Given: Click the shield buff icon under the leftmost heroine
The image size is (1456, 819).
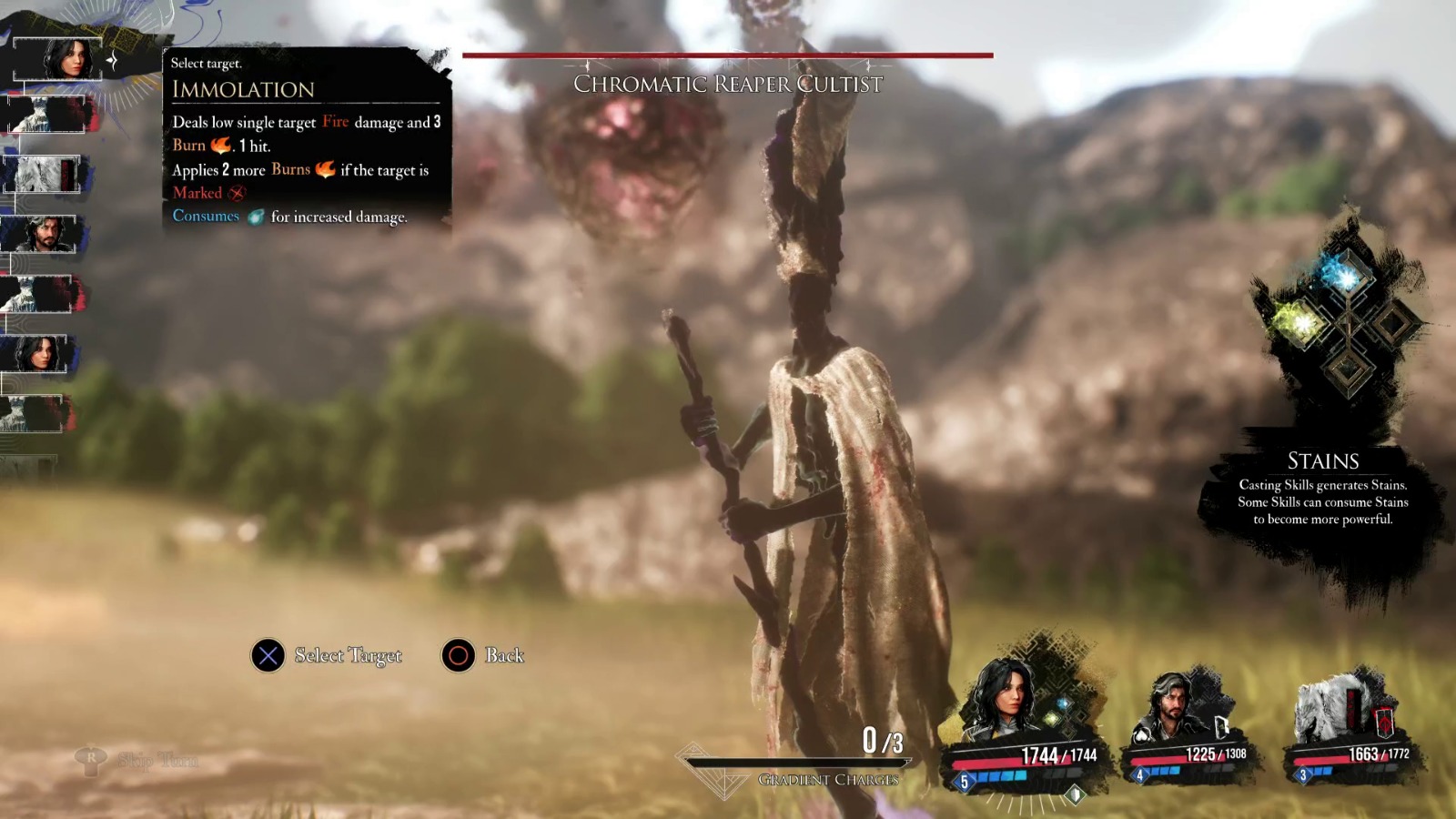Looking at the screenshot, I should point(1074,794).
